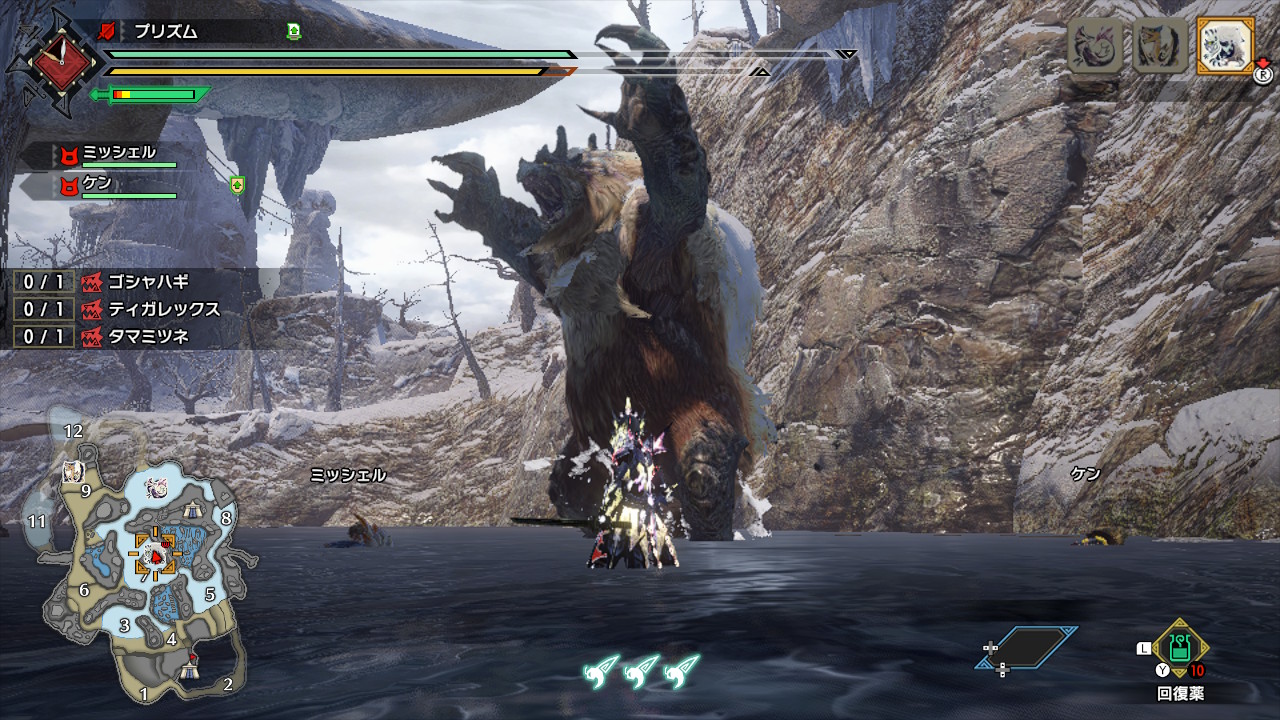Click the Mizutsune marker on the minimap

click(x=156, y=487)
